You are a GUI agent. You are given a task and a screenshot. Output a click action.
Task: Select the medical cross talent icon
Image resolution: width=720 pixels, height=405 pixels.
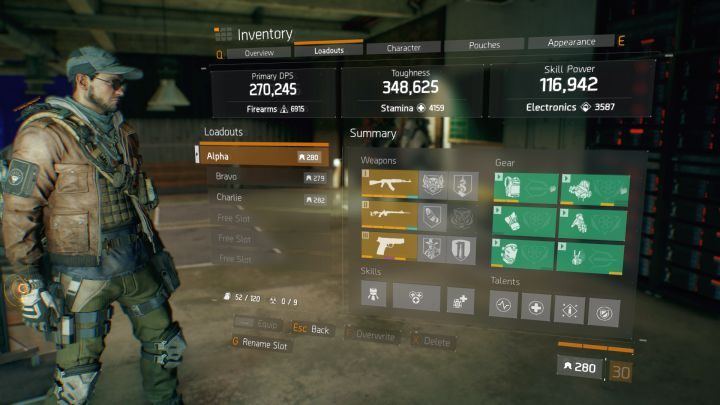point(537,308)
